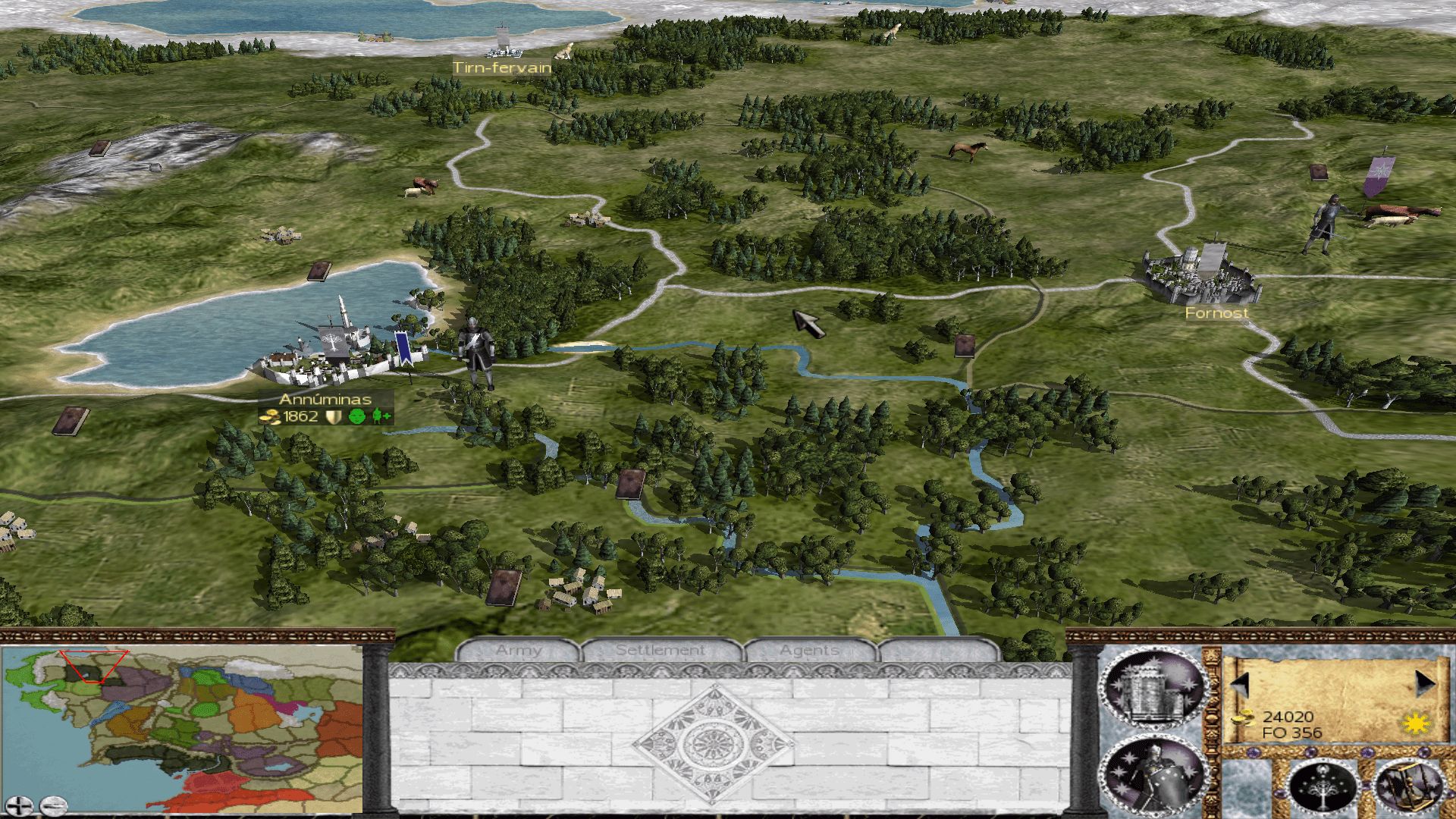Switch to the Army tab
This screenshot has width=1456, height=819.
(519, 651)
